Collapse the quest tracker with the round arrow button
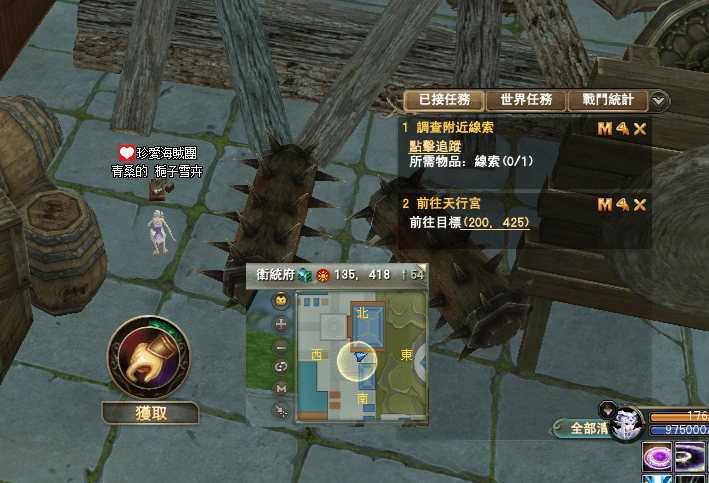 pyautogui.click(x=659, y=100)
